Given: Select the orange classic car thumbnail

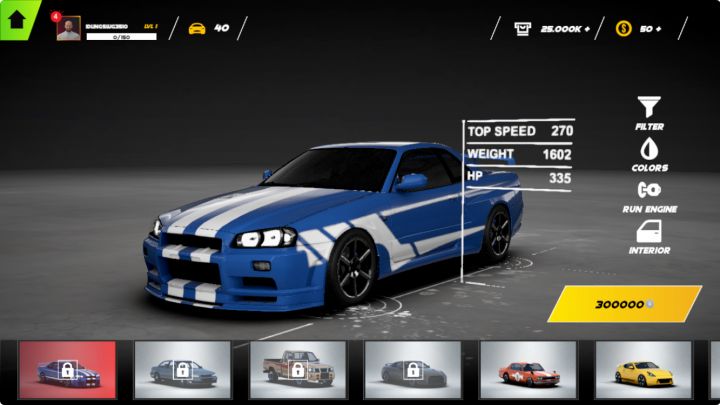Looking at the screenshot, I should pos(527,370).
